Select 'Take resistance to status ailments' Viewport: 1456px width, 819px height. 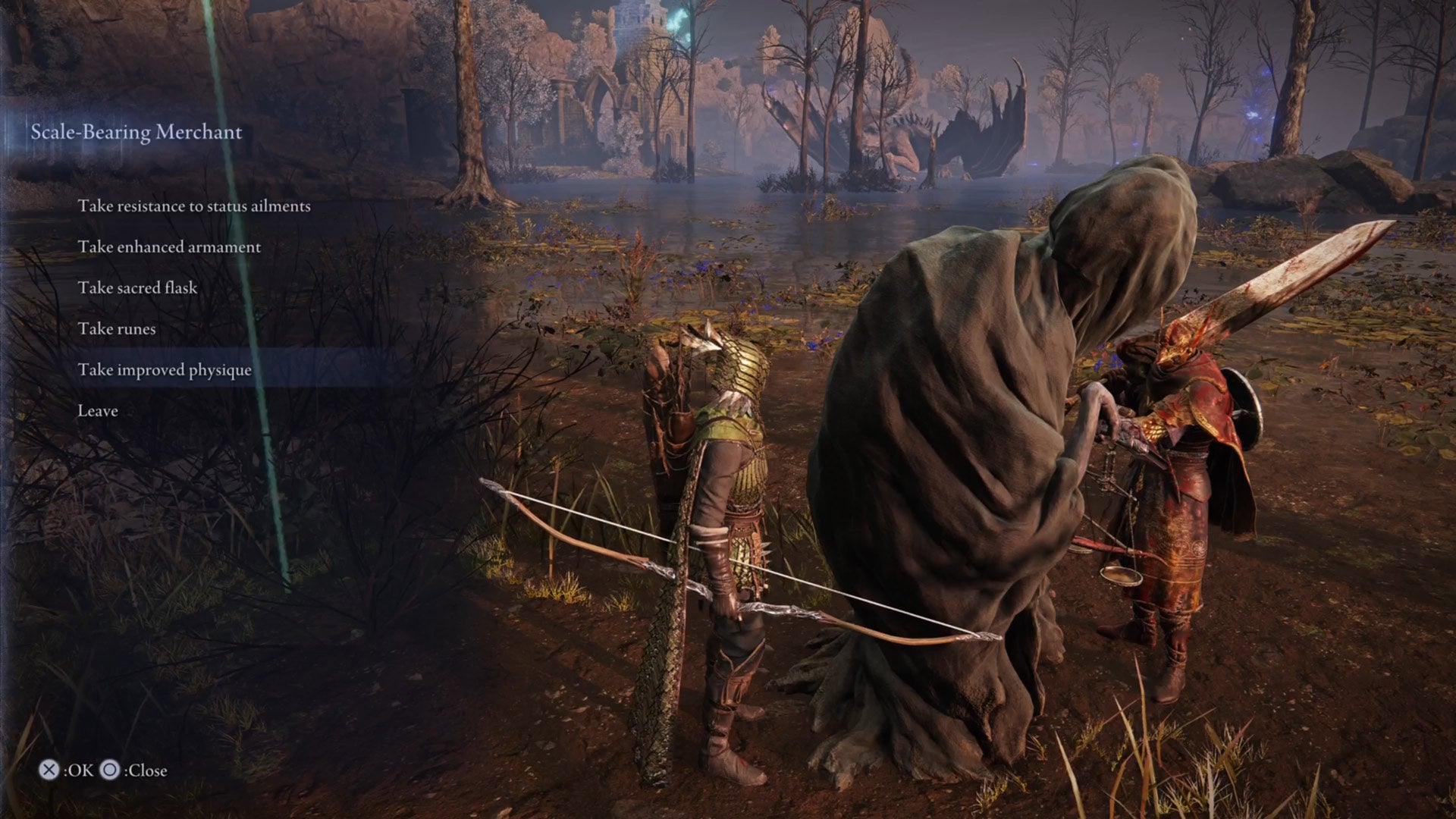(x=195, y=205)
